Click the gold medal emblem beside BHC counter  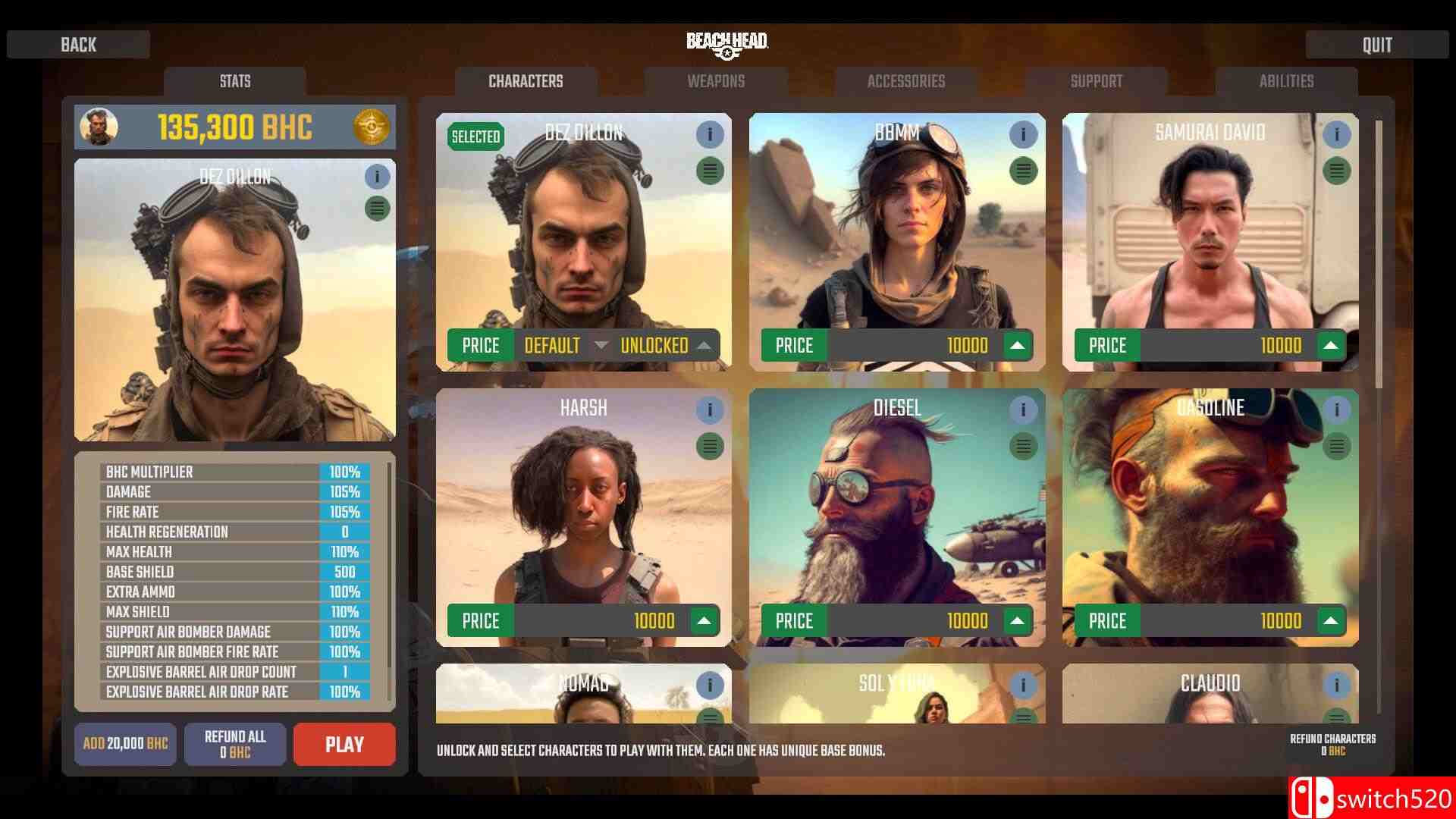(371, 127)
